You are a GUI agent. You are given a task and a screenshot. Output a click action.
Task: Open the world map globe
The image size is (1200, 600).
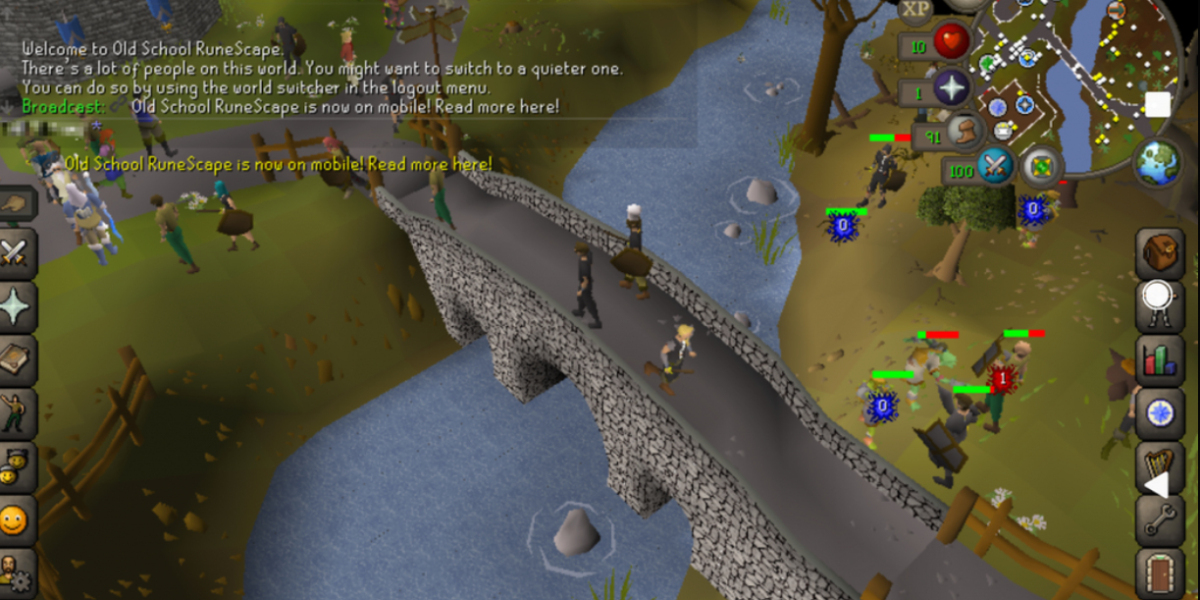tap(1158, 162)
